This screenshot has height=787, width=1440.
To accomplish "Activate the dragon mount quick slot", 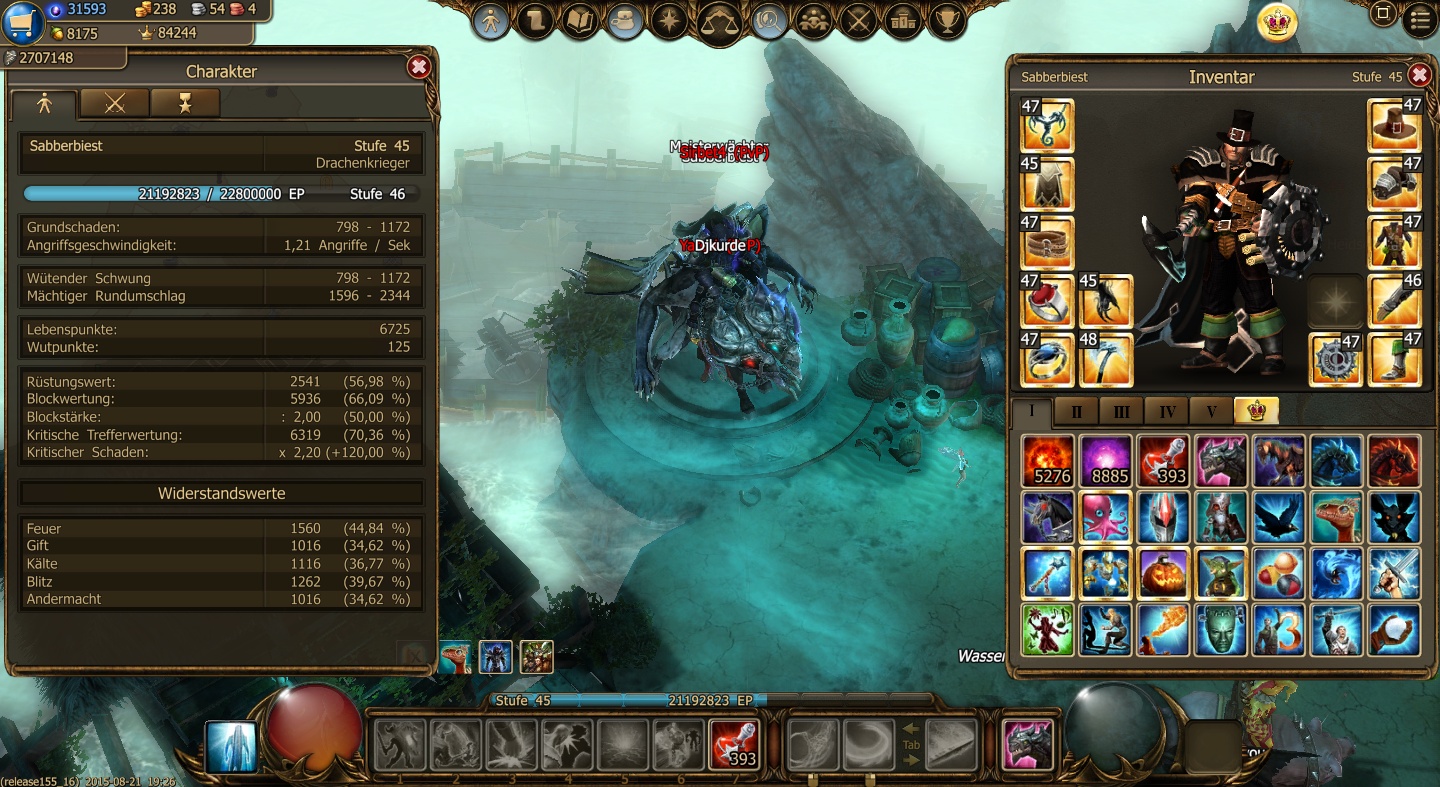I will [x=1027, y=745].
